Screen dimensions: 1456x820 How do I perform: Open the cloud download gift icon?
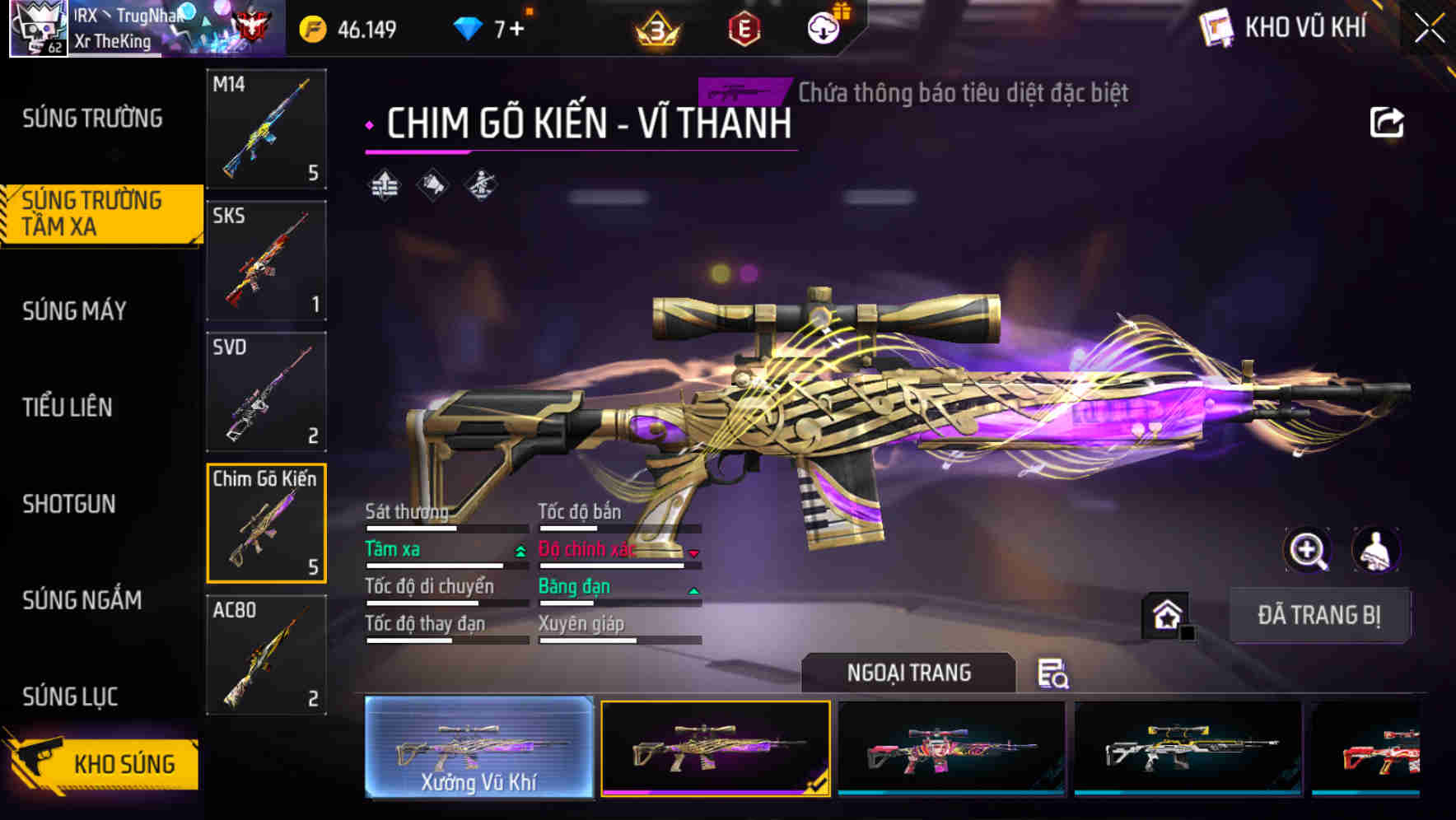coord(823,27)
